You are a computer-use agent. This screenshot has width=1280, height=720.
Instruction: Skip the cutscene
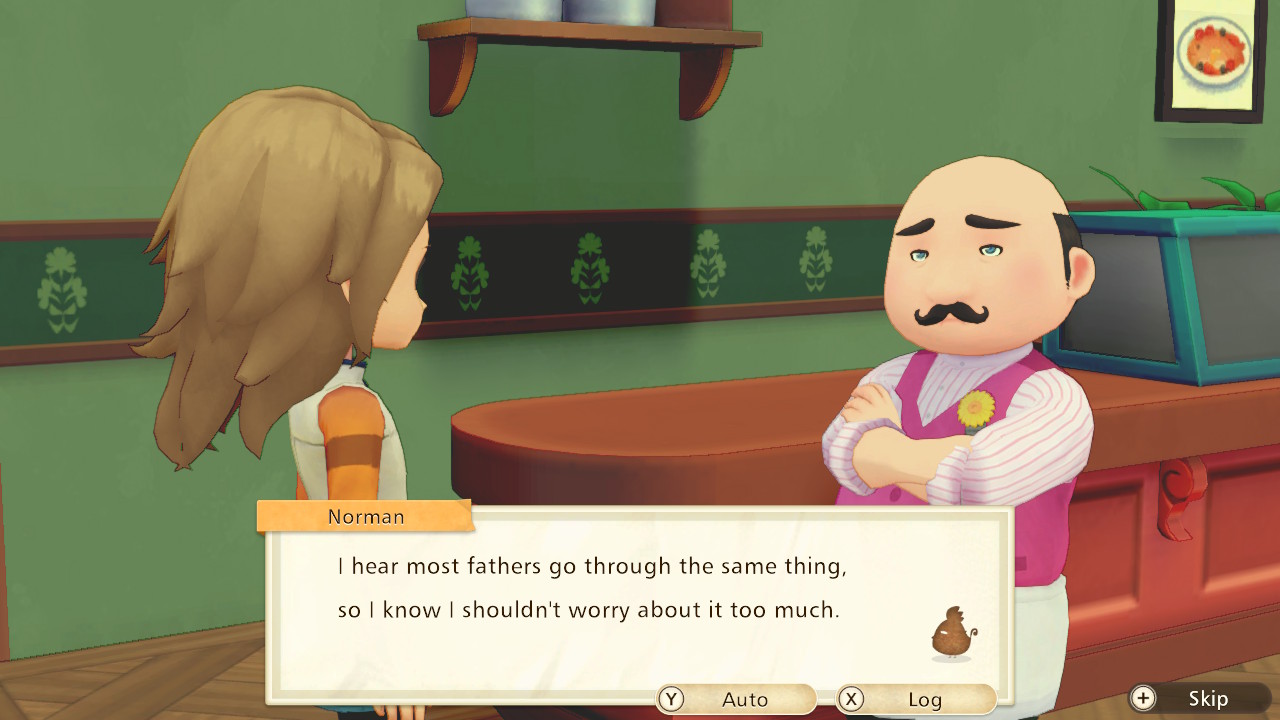1198,698
